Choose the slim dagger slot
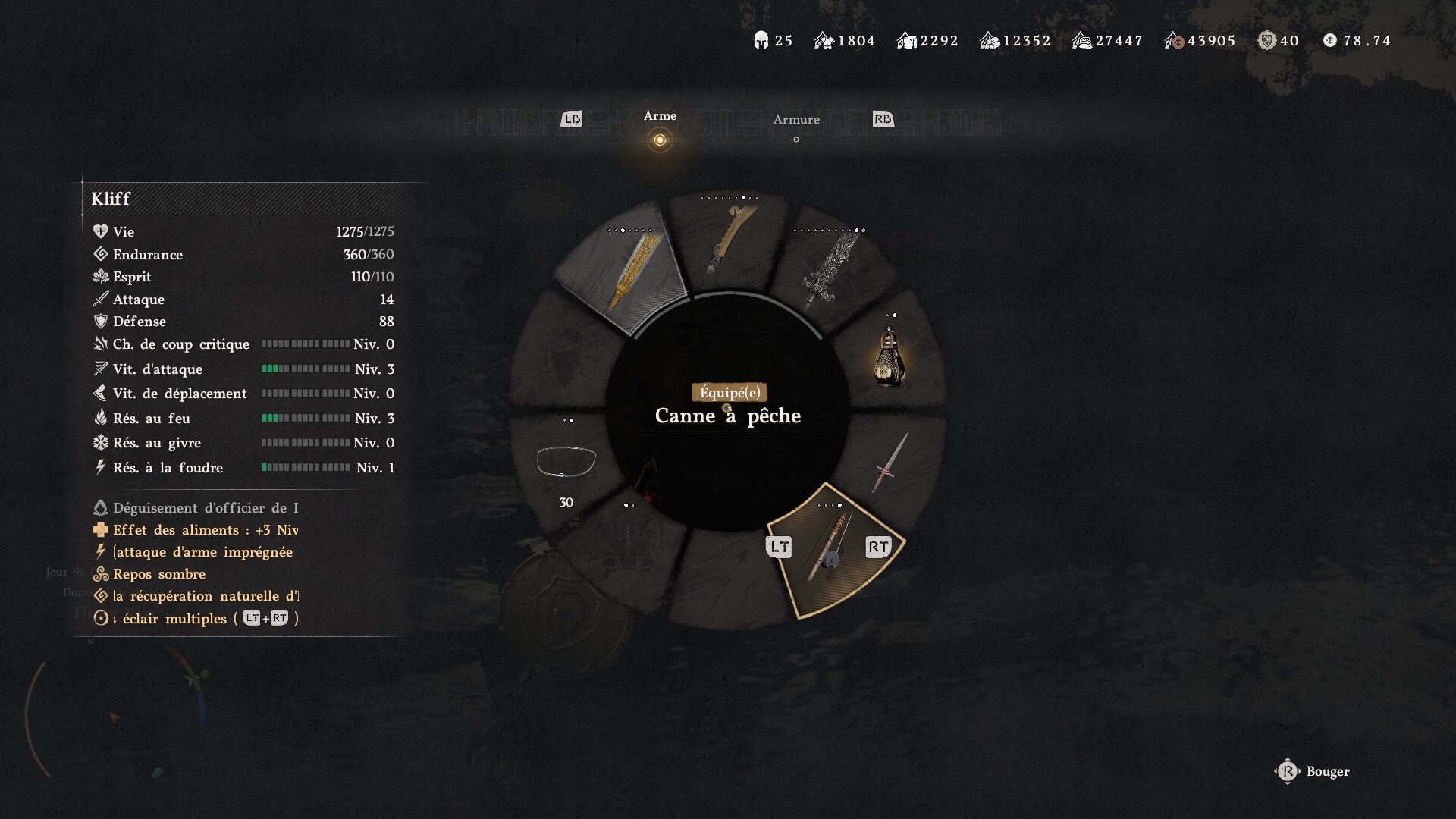 890,463
